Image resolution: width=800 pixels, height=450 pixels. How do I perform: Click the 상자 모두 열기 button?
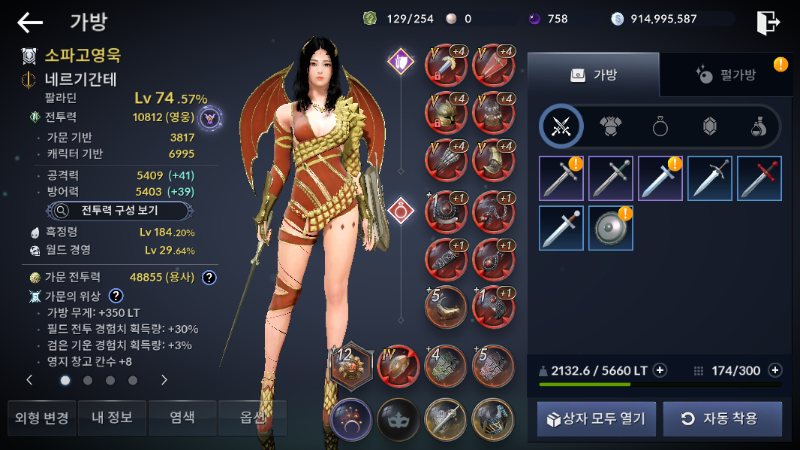coord(593,417)
